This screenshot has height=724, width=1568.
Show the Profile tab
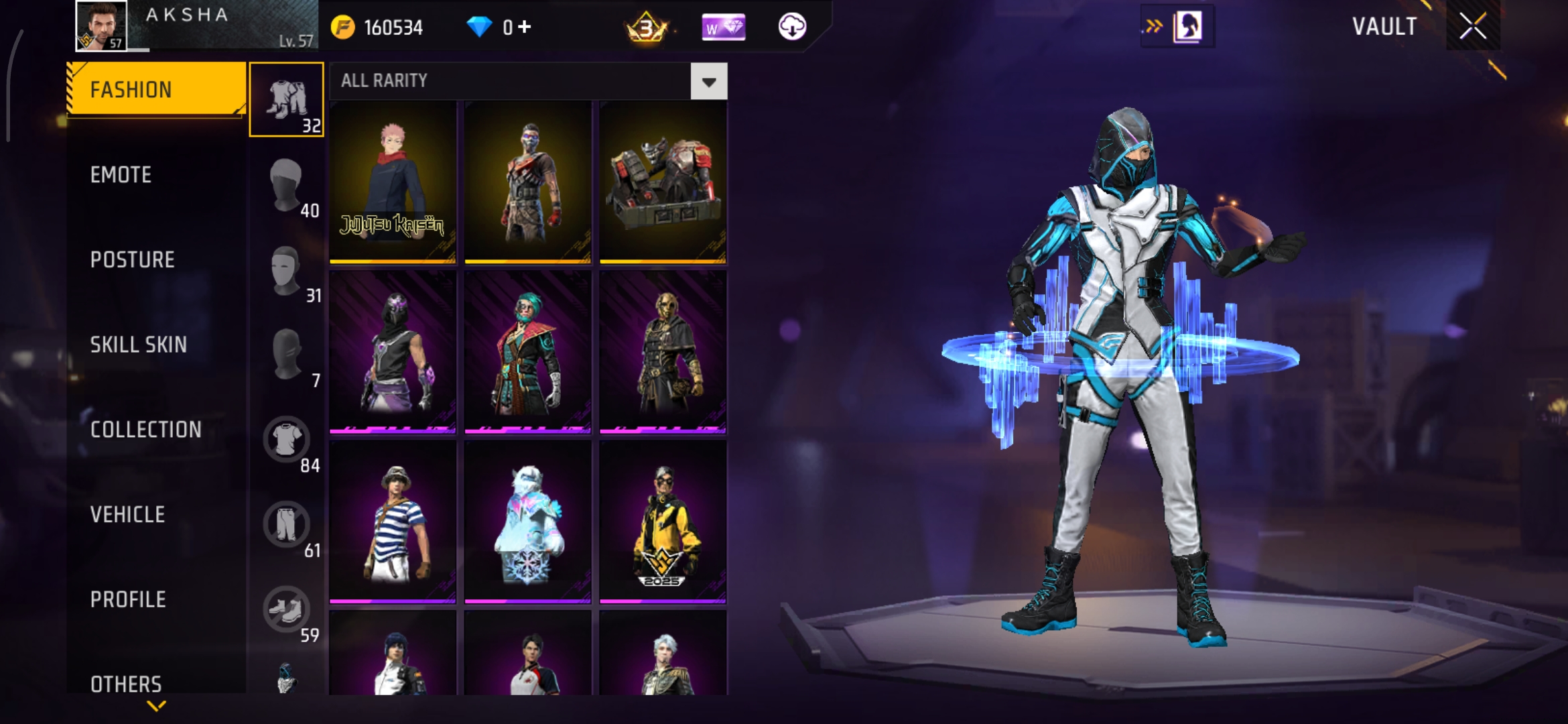(x=129, y=600)
